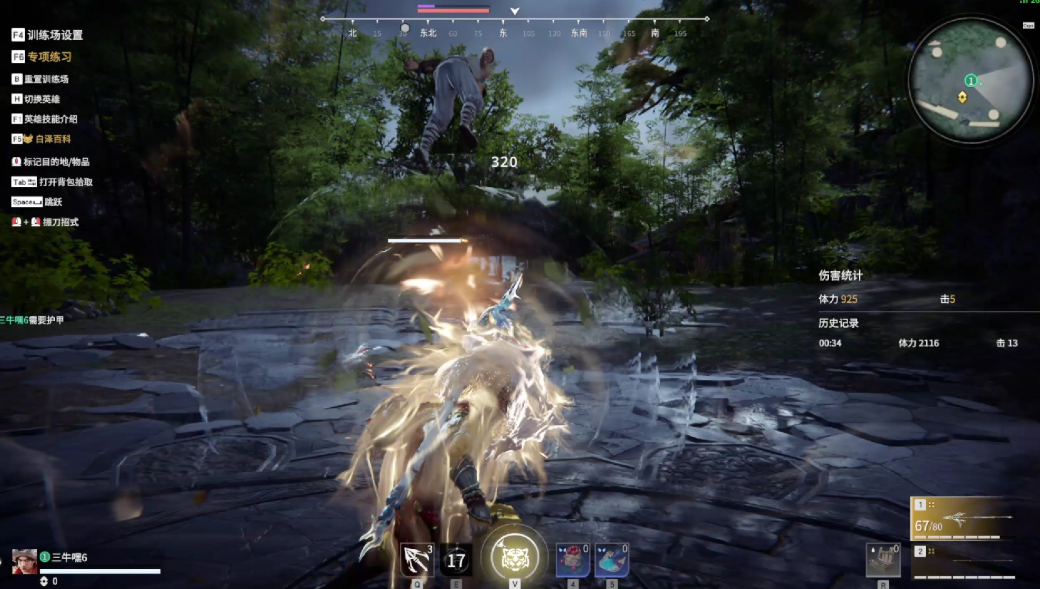This screenshot has height=589, width=1040.
Task: Click the skill icon showing 17 cooldown
Action: (x=456, y=560)
